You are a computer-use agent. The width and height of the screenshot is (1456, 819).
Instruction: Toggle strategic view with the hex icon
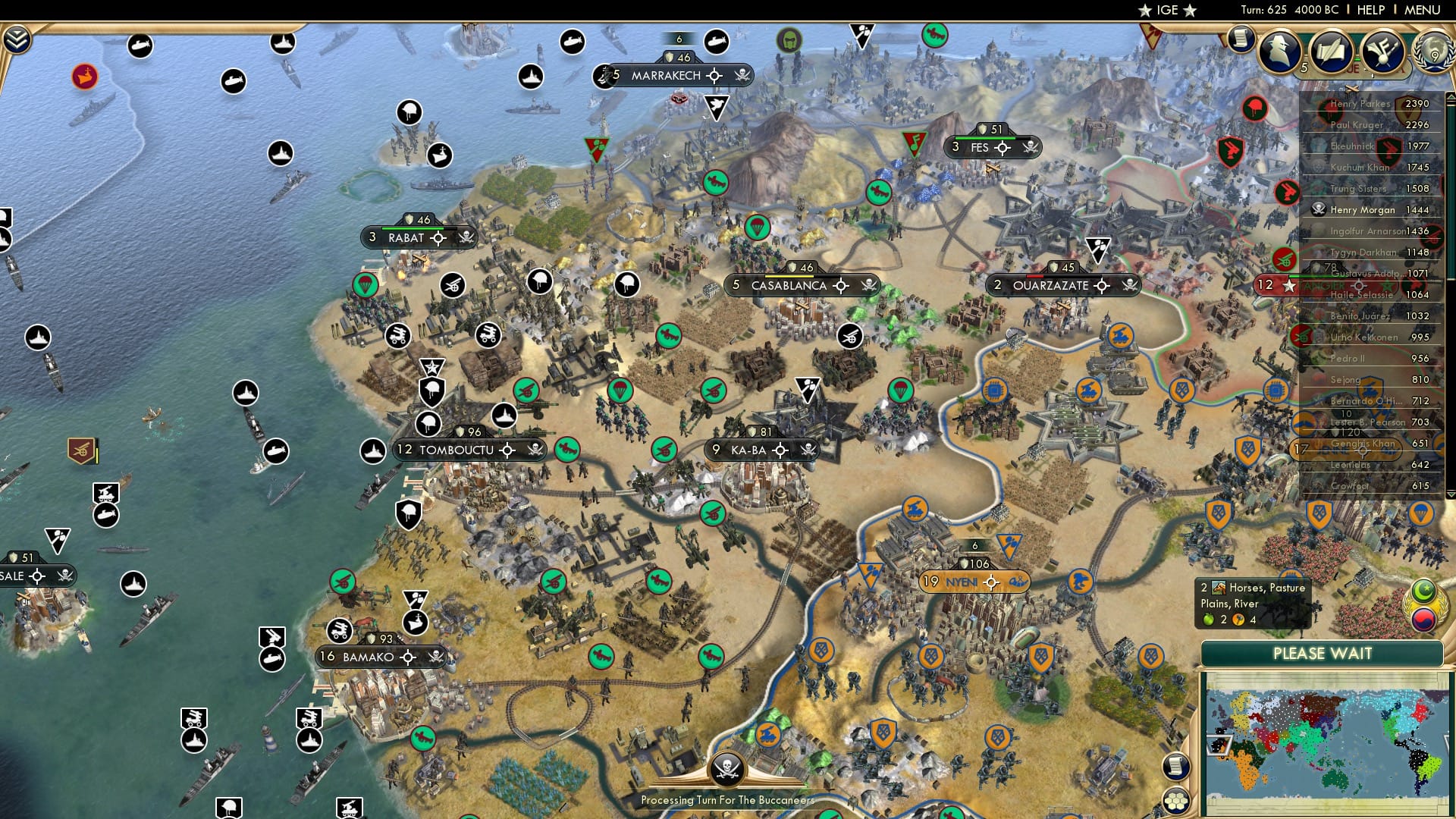(x=1178, y=802)
